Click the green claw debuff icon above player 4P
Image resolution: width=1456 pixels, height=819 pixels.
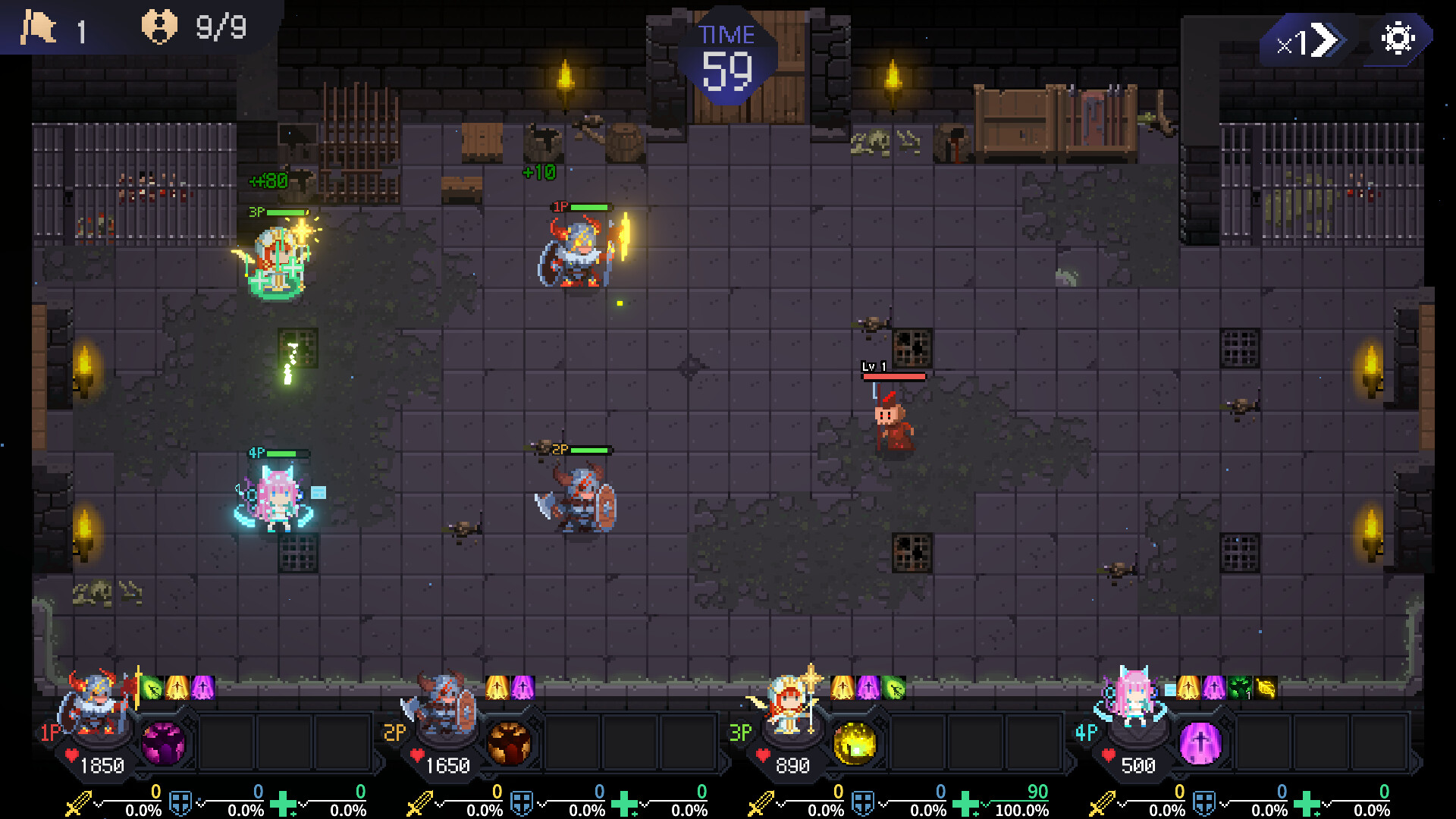click(1238, 687)
